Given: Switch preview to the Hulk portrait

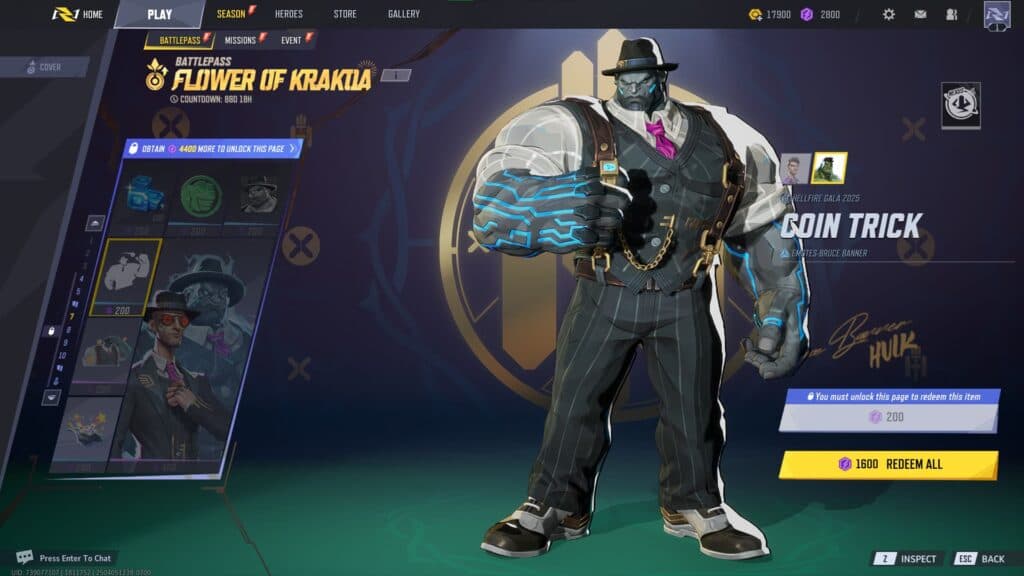Looking at the screenshot, I should click(829, 168).
